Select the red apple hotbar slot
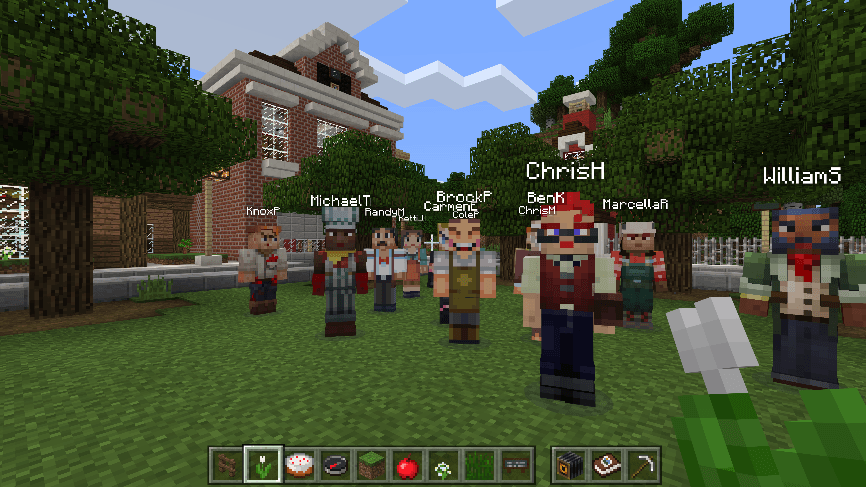Viewport: 866px width, 487px height. (x=406, y=464)
